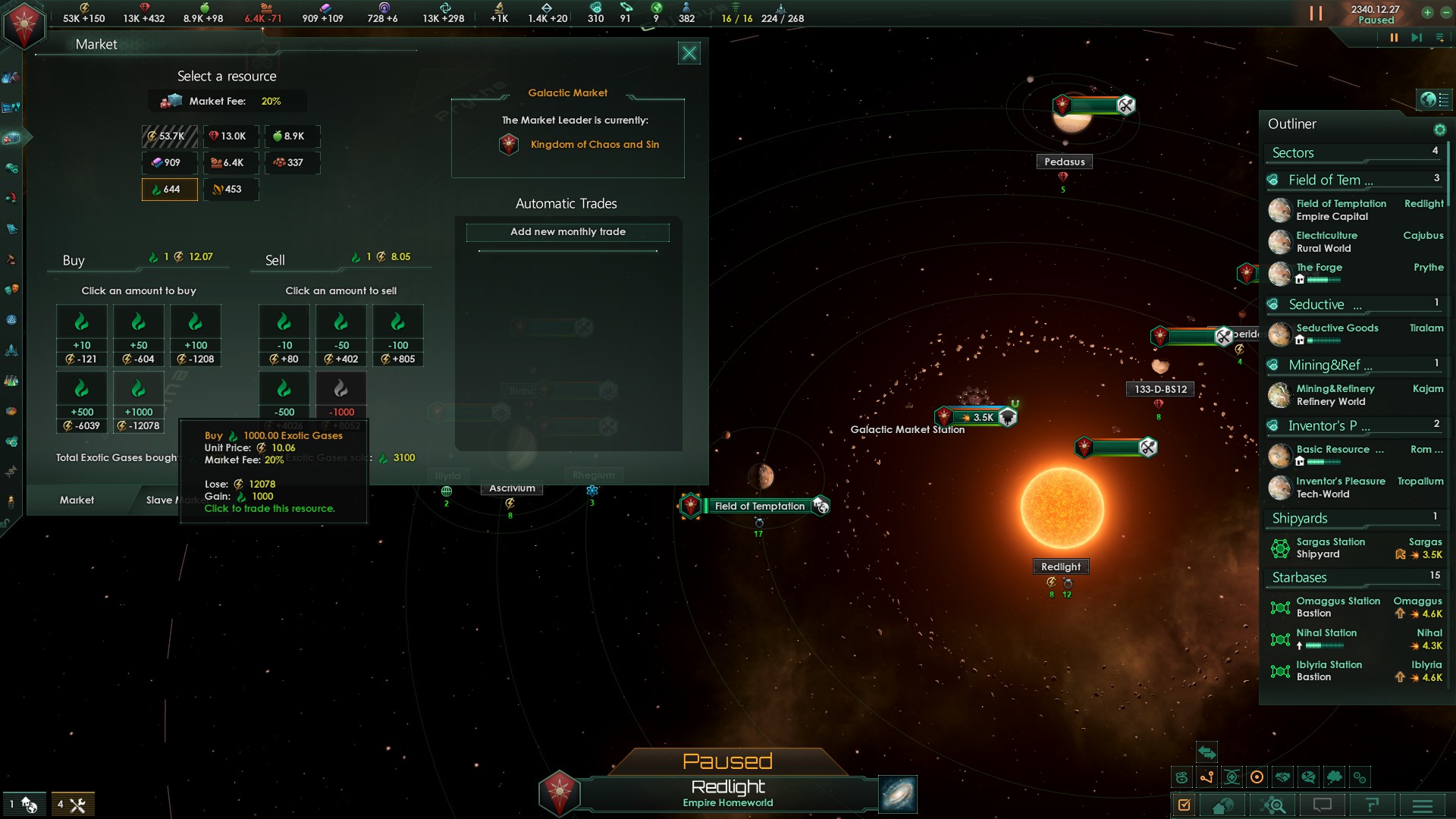Open Outliner settings gear
The width and height of the screenshot is (1456, 819).
click(x=1439, y=130)
